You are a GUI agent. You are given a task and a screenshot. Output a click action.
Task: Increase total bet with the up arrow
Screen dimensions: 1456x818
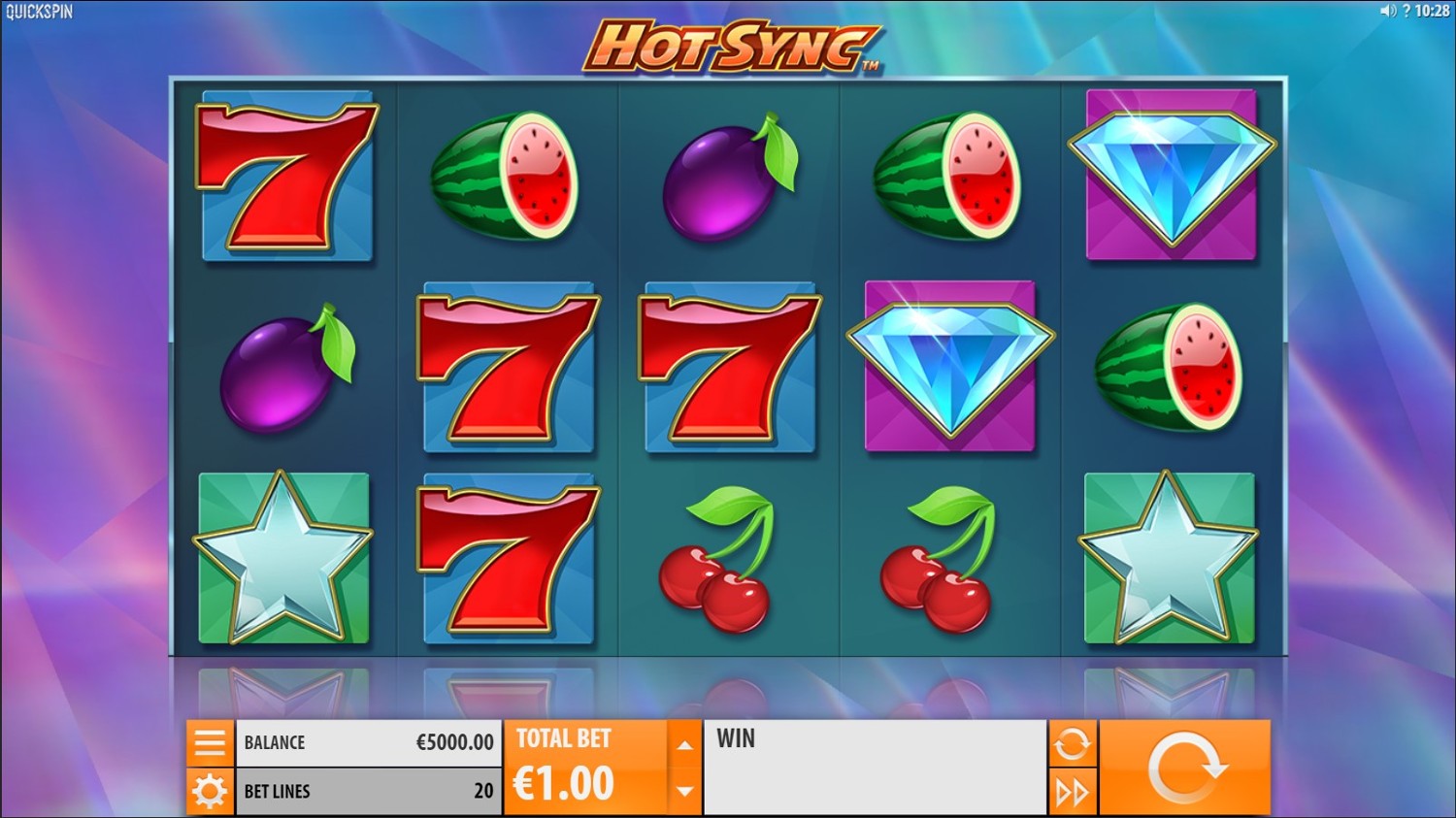(684, 745)
